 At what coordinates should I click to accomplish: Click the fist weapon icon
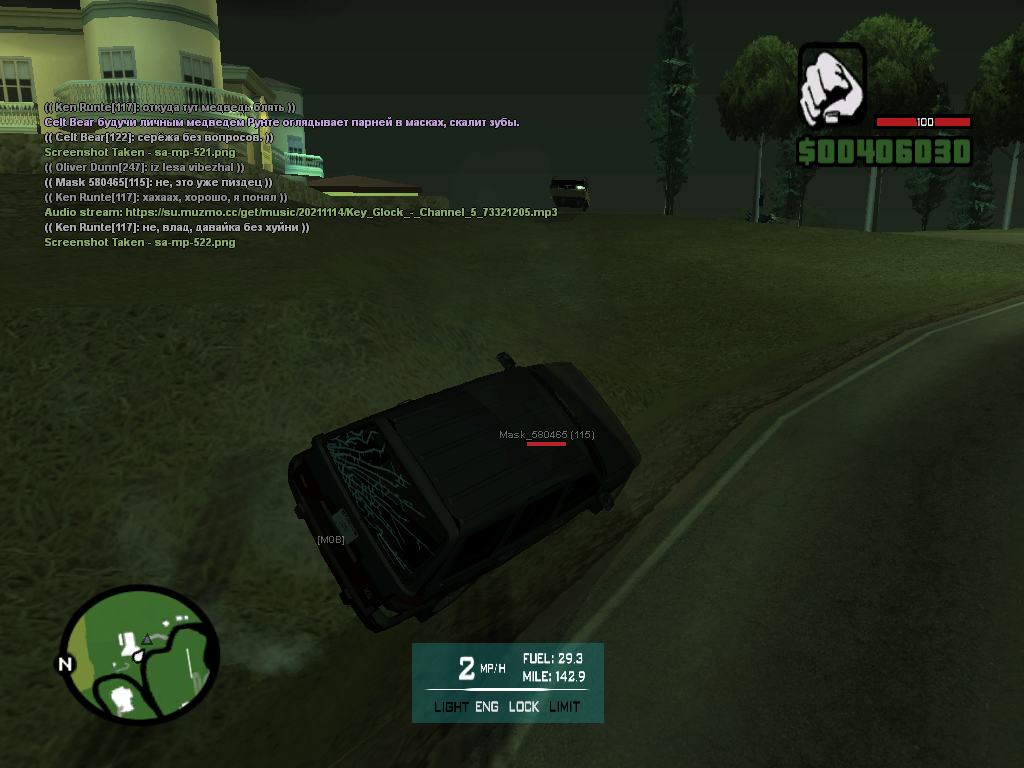pos(833,85)
